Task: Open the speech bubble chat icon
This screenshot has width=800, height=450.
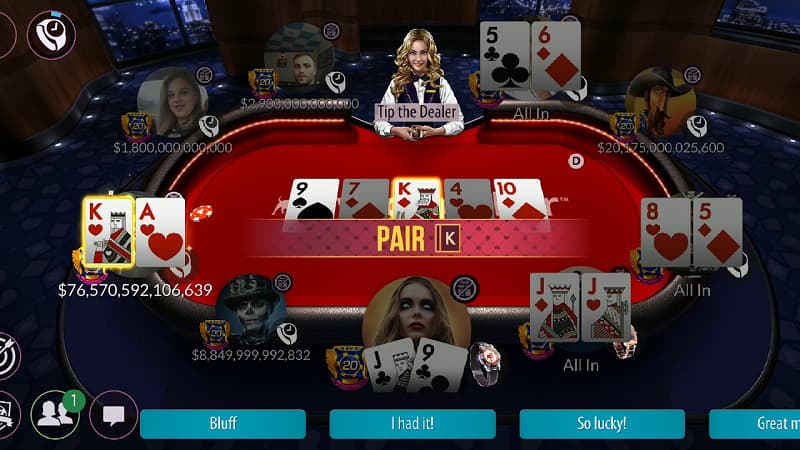Action: coord(114,414)
